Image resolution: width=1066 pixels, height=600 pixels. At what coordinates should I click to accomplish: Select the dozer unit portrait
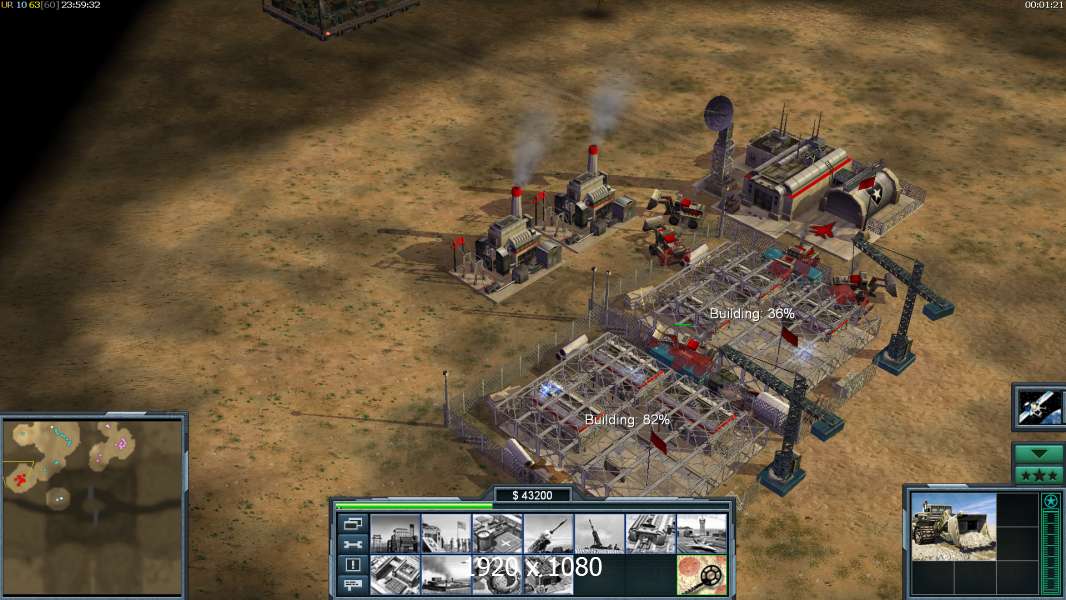953,526
